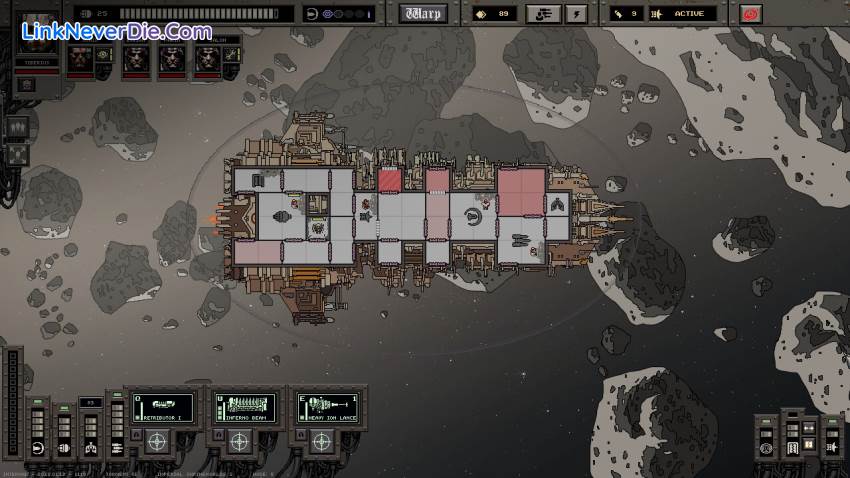Click the lightning bolt button in top bar
The width and height of the screenshot is (850, 478).
point(576,14)
